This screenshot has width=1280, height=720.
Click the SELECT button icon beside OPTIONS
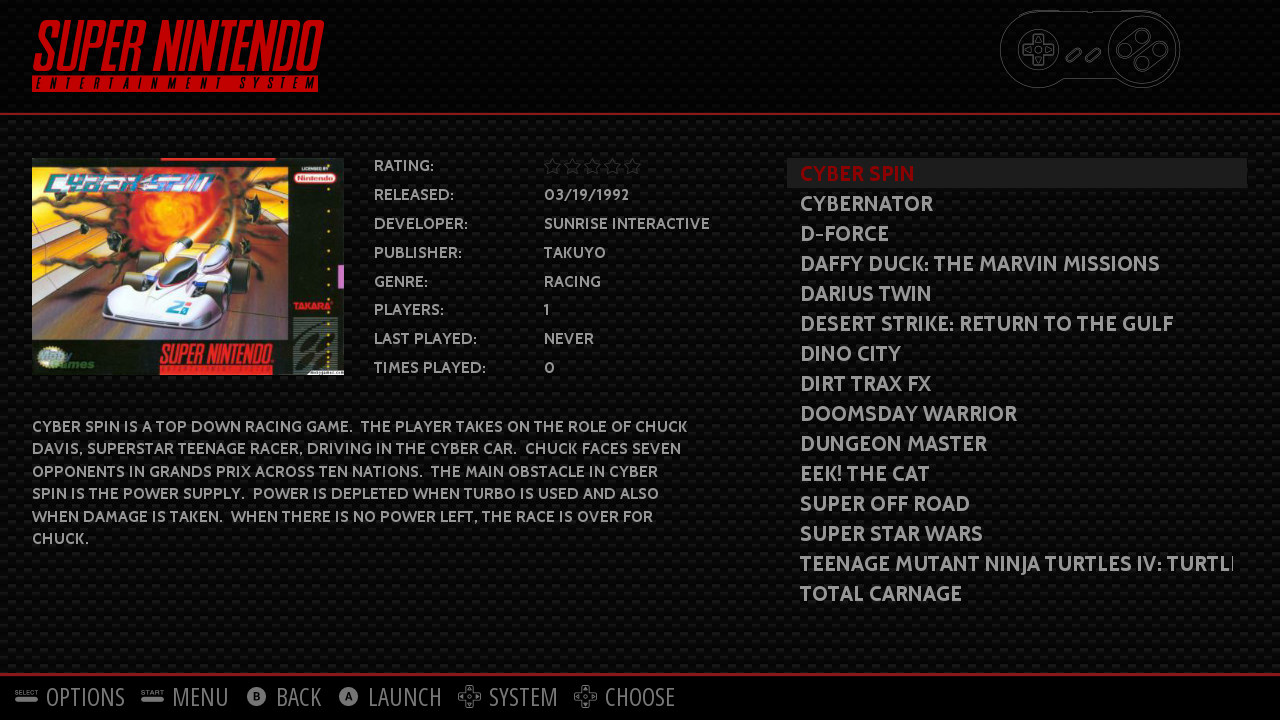pyautogui.click(x=24, y=696)
